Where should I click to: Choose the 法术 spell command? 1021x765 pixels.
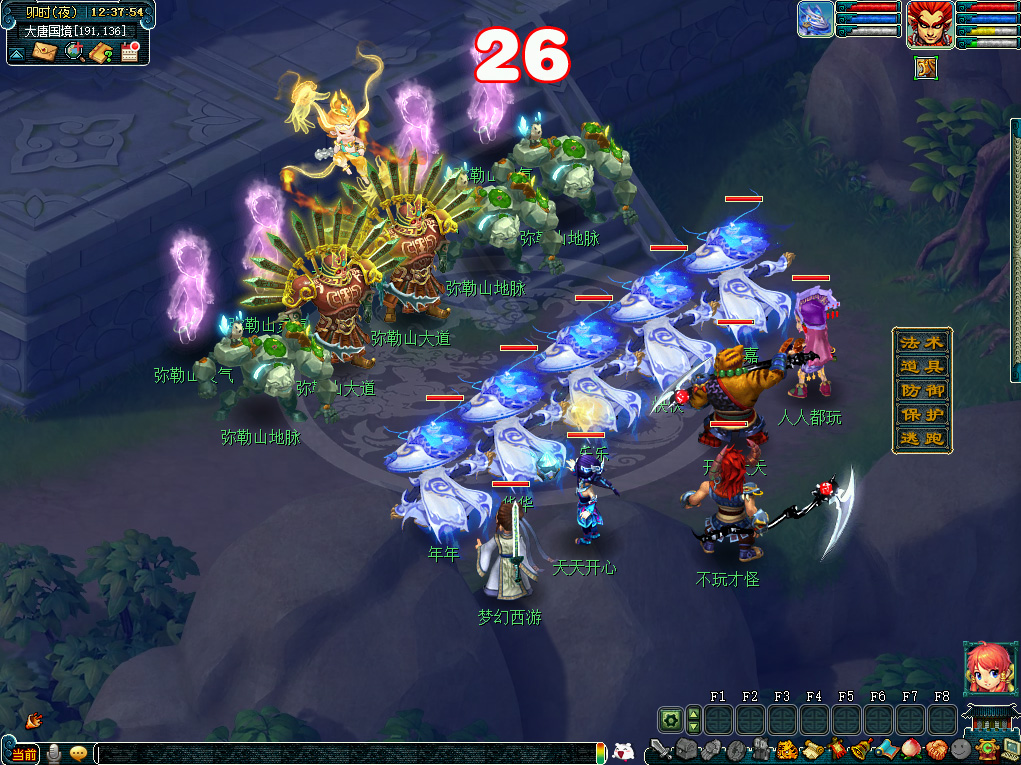(x=921, y=342)
